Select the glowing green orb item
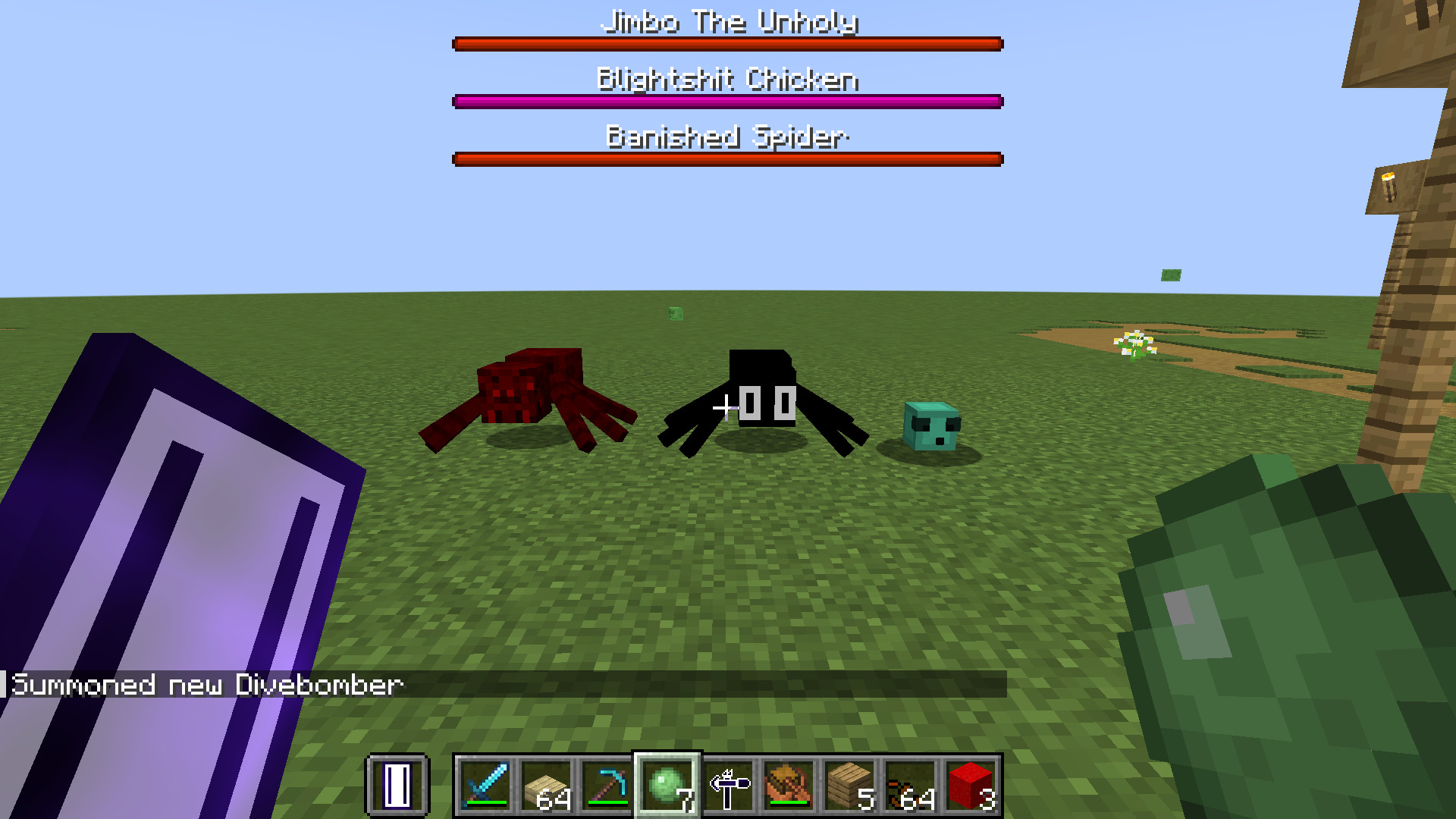Image resolution: width=1456 pixels, height=819 pixels. tap(667, 785)
